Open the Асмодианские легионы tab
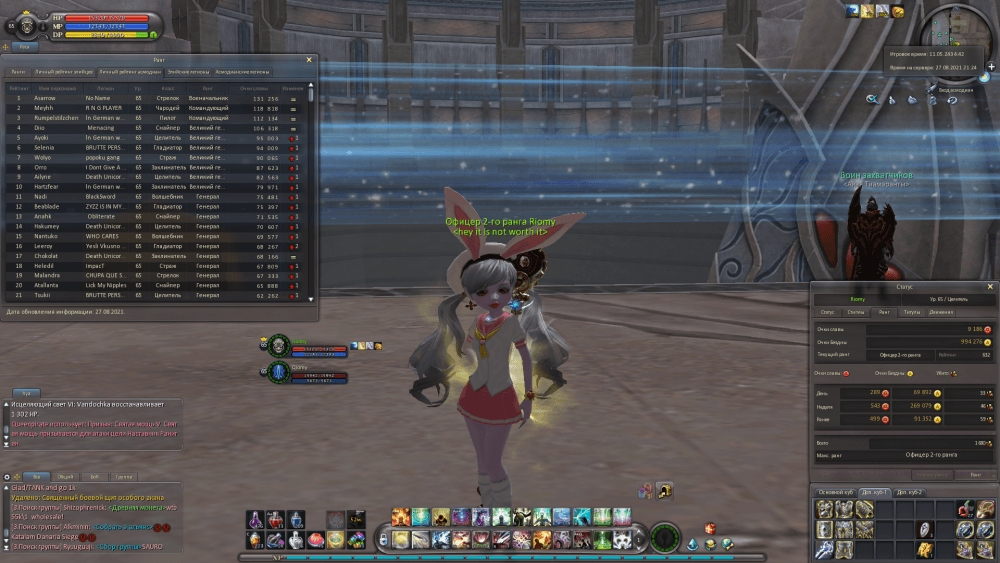This screenshot has height=563, width=1000. point(242,72)
